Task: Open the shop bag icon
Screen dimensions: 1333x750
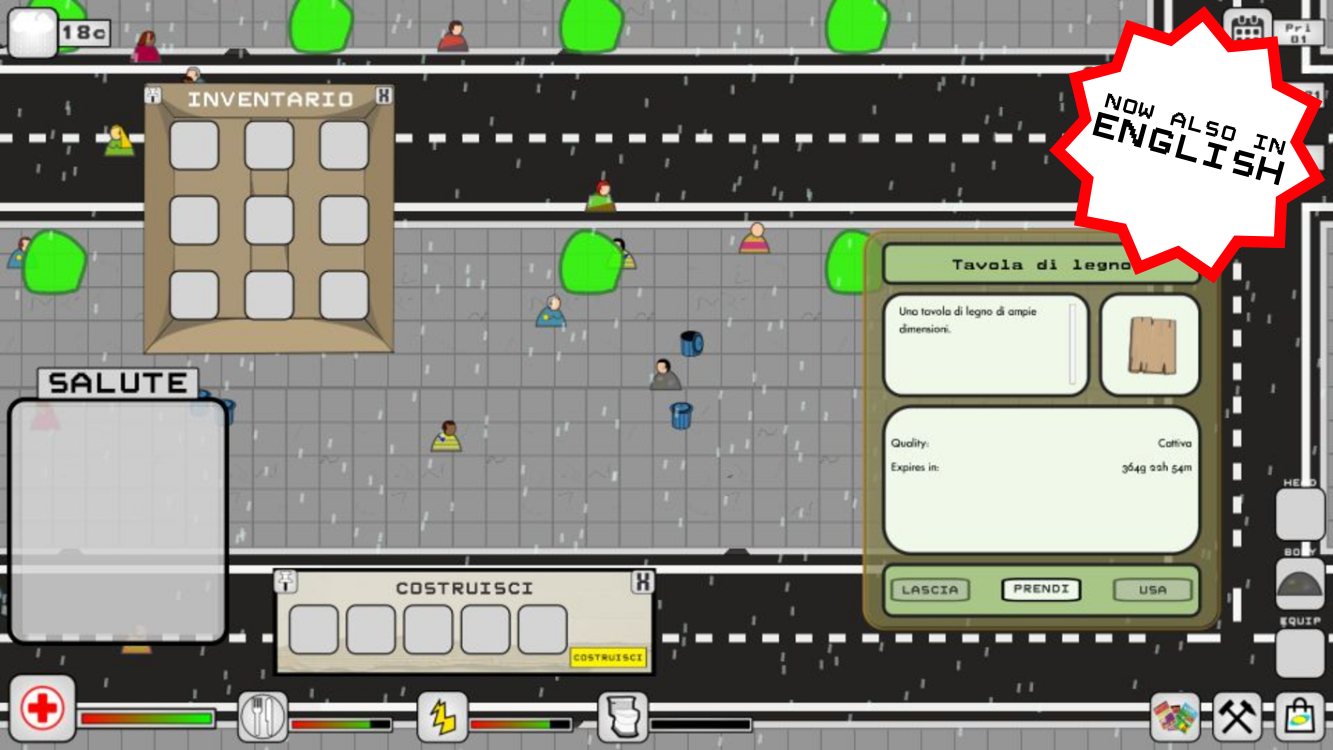Action: click(1297, 715)
